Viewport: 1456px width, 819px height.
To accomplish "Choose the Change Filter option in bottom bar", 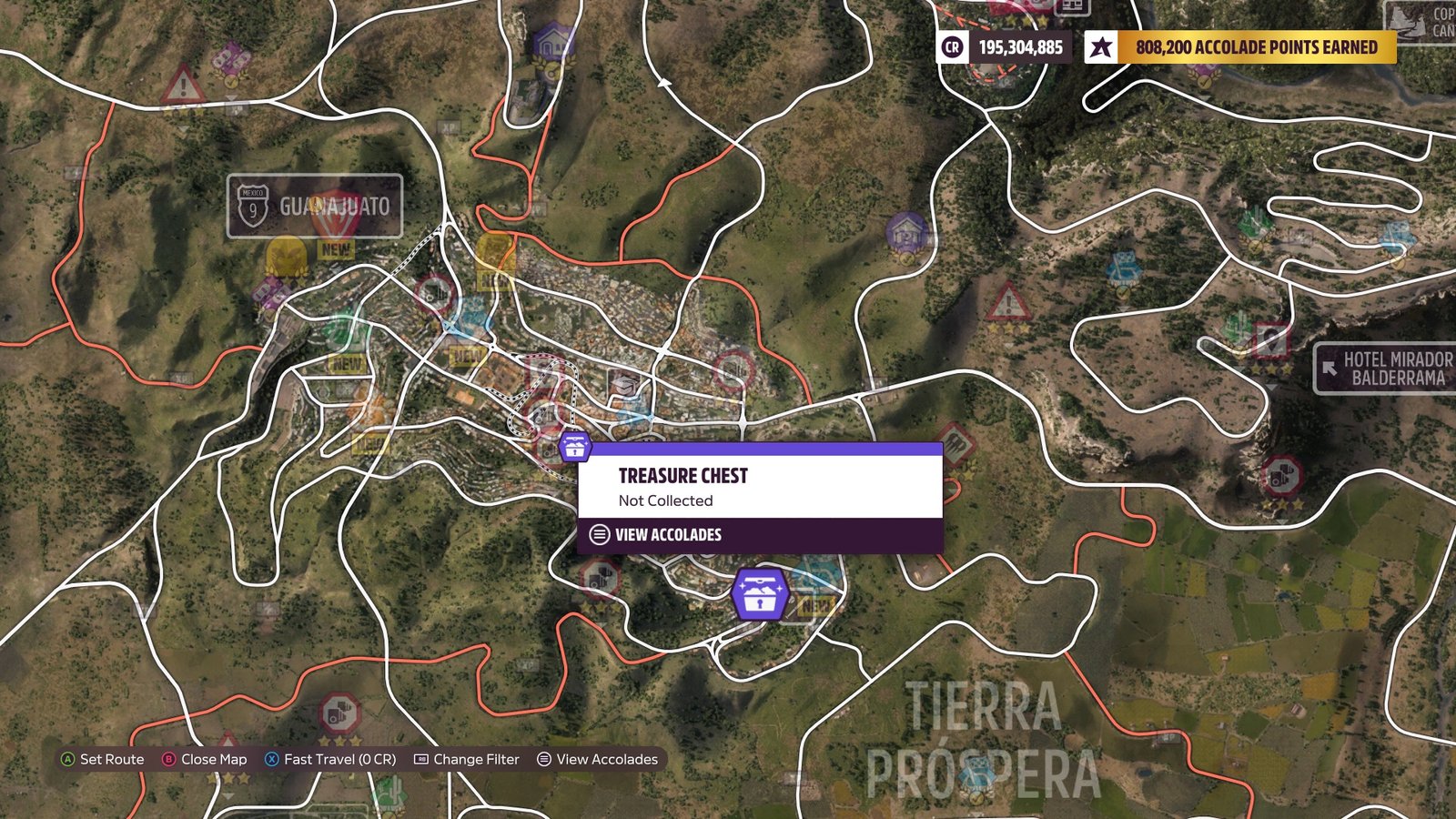I will tap(467, 759).
